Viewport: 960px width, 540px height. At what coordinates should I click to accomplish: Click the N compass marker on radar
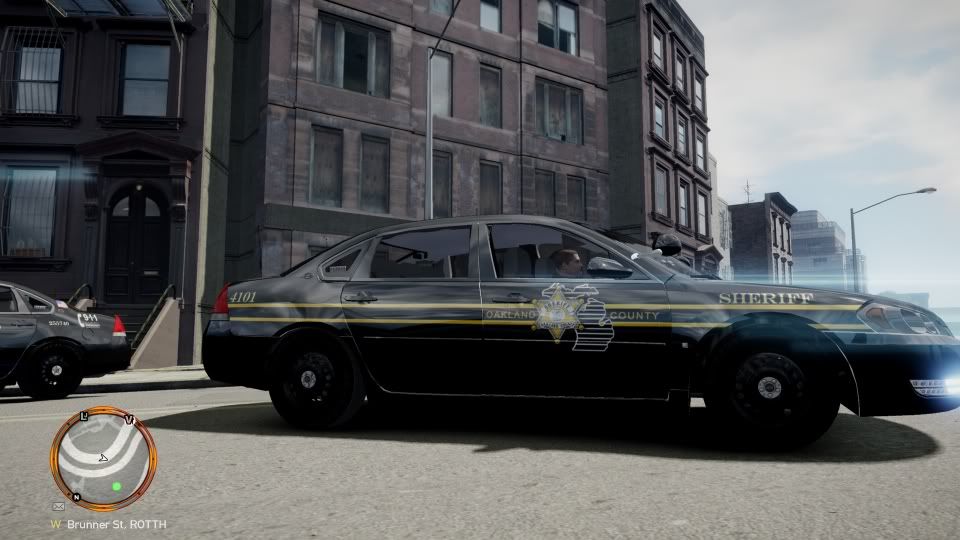click(76, 496)
